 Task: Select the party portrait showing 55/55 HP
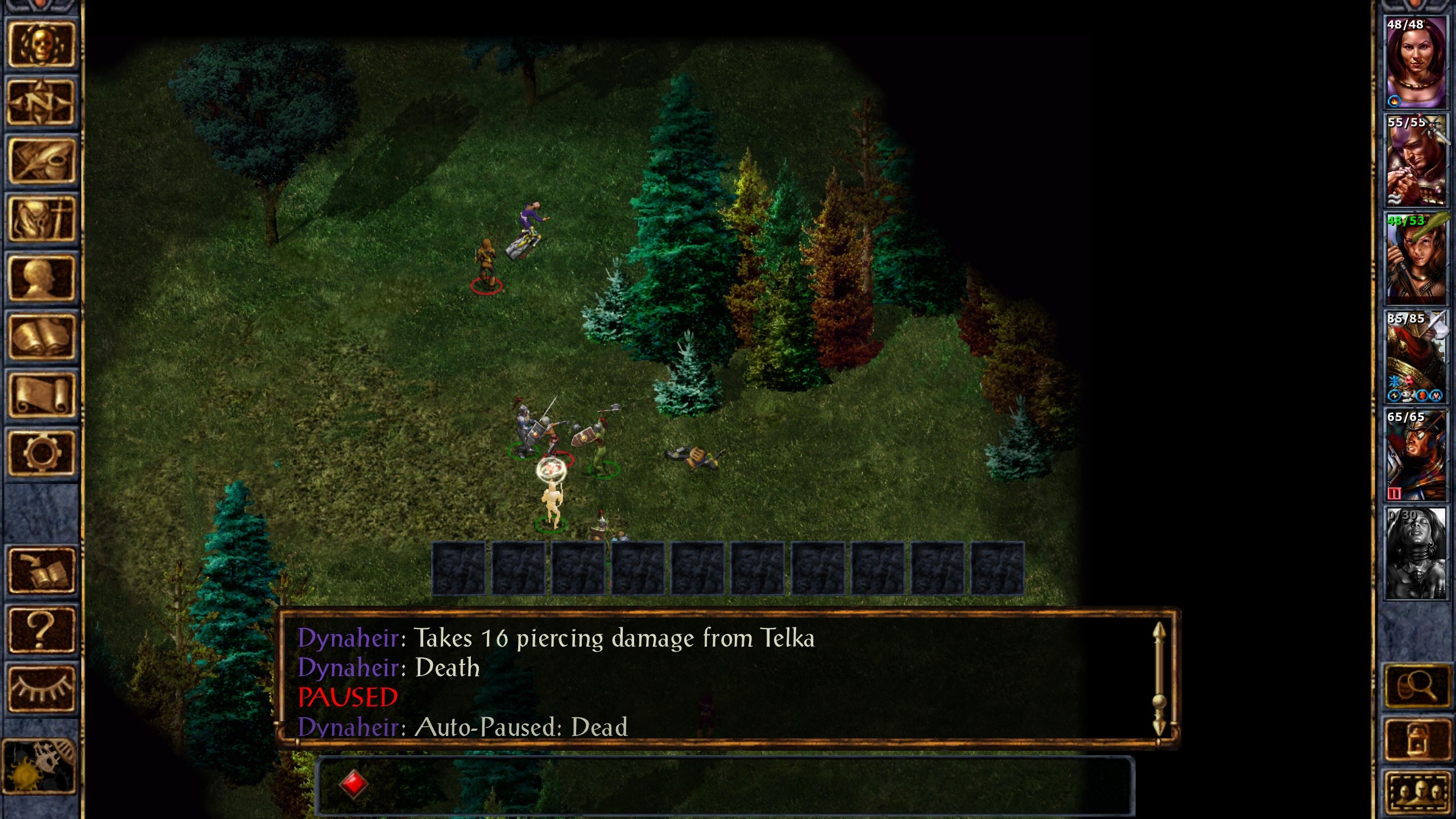[1416, 160]
